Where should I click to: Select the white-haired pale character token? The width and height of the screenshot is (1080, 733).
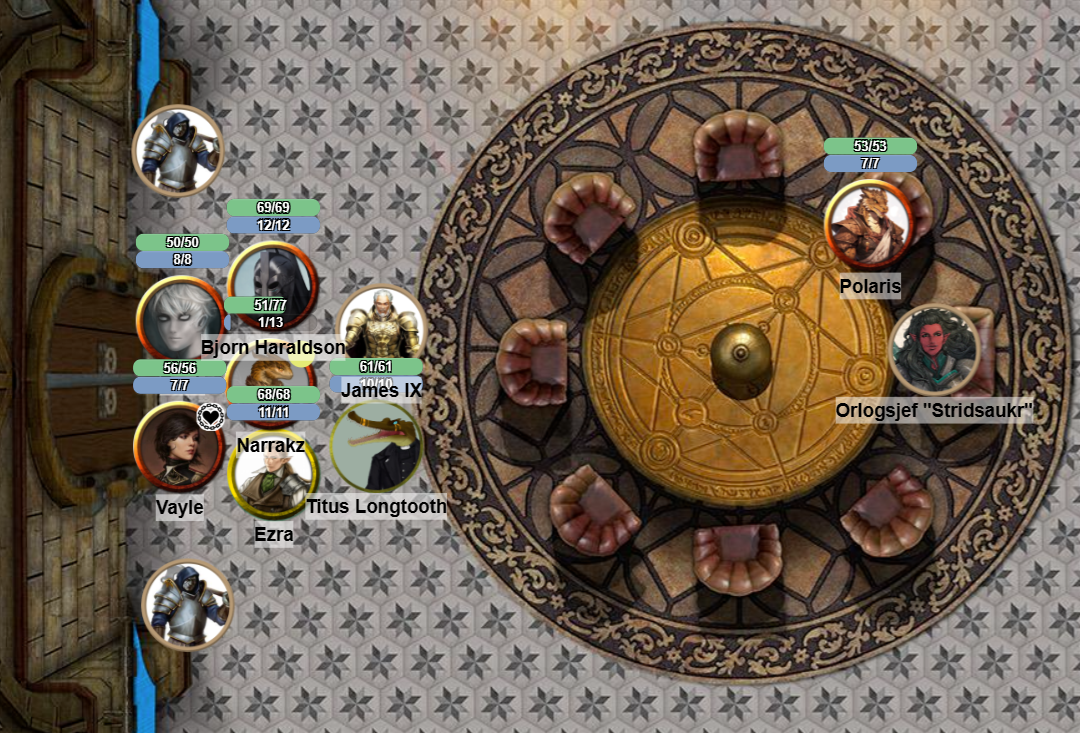178,318
